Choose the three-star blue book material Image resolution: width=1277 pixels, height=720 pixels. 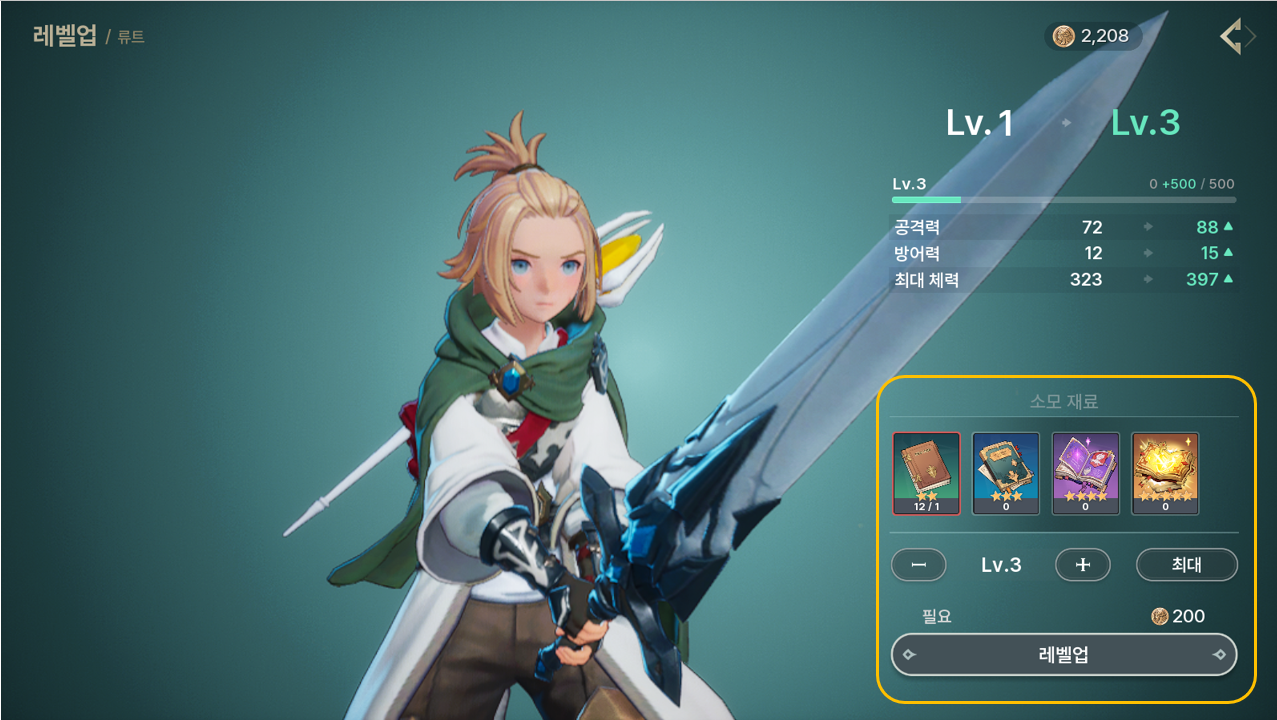(1006, 473)
